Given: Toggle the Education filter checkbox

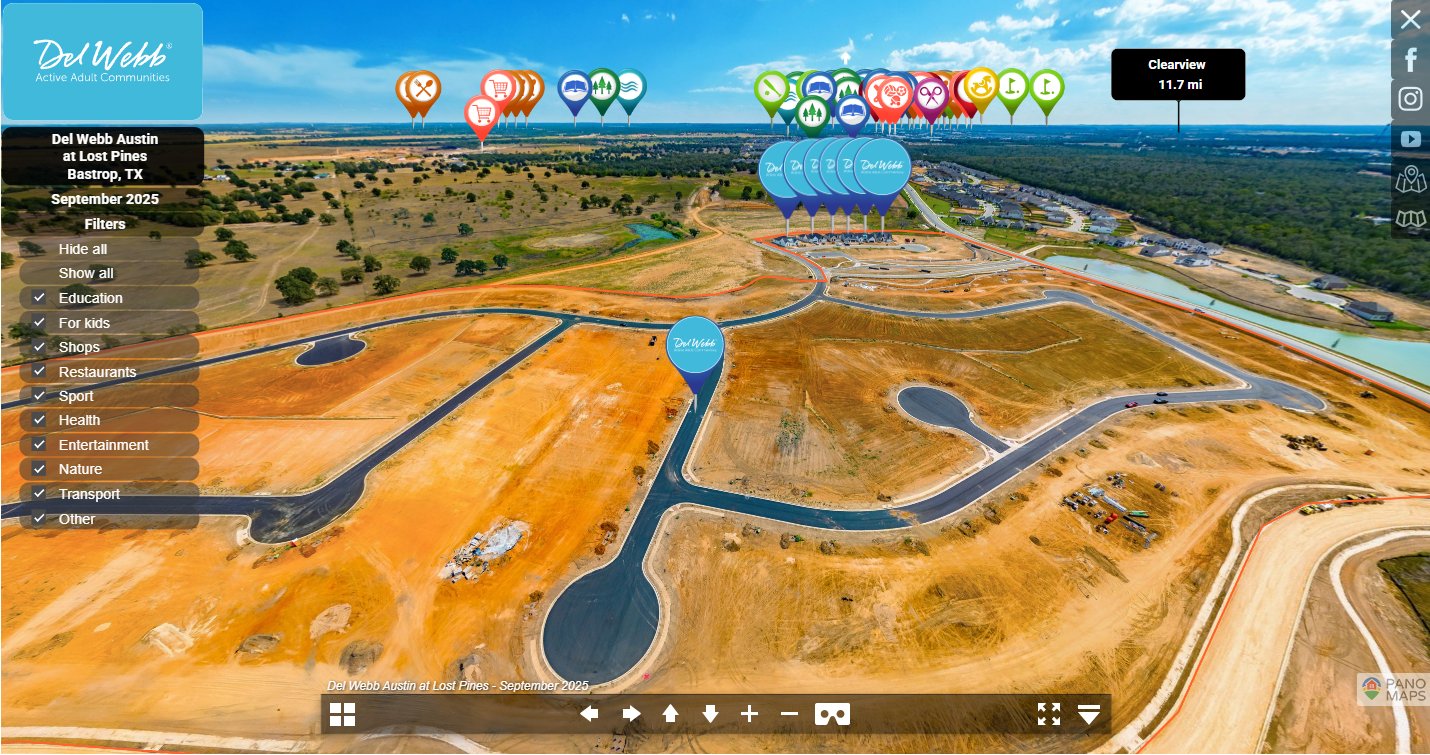Looking at the screenshot, I should point(39,298).
